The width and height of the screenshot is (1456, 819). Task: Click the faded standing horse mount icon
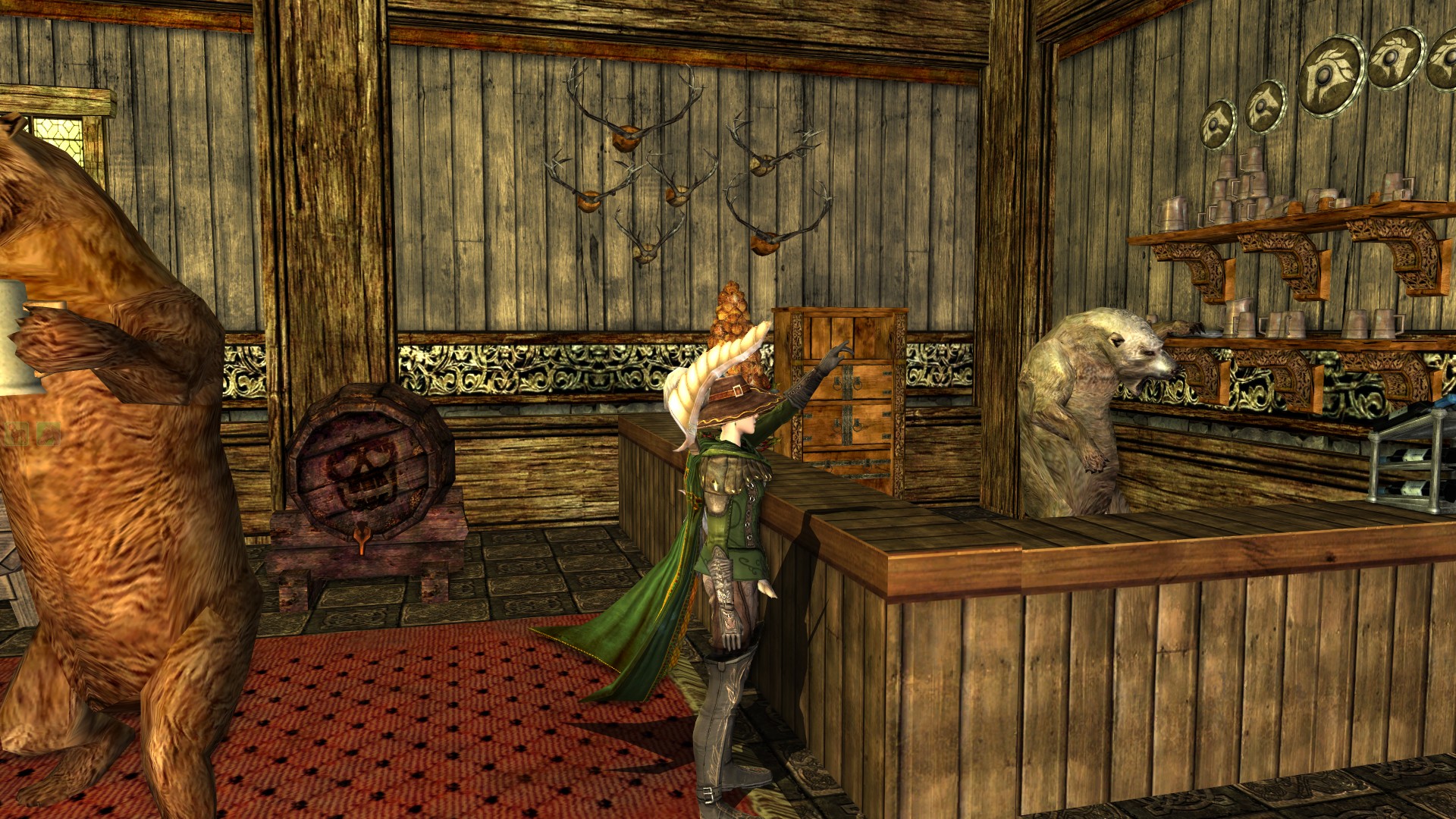point(17,434)
